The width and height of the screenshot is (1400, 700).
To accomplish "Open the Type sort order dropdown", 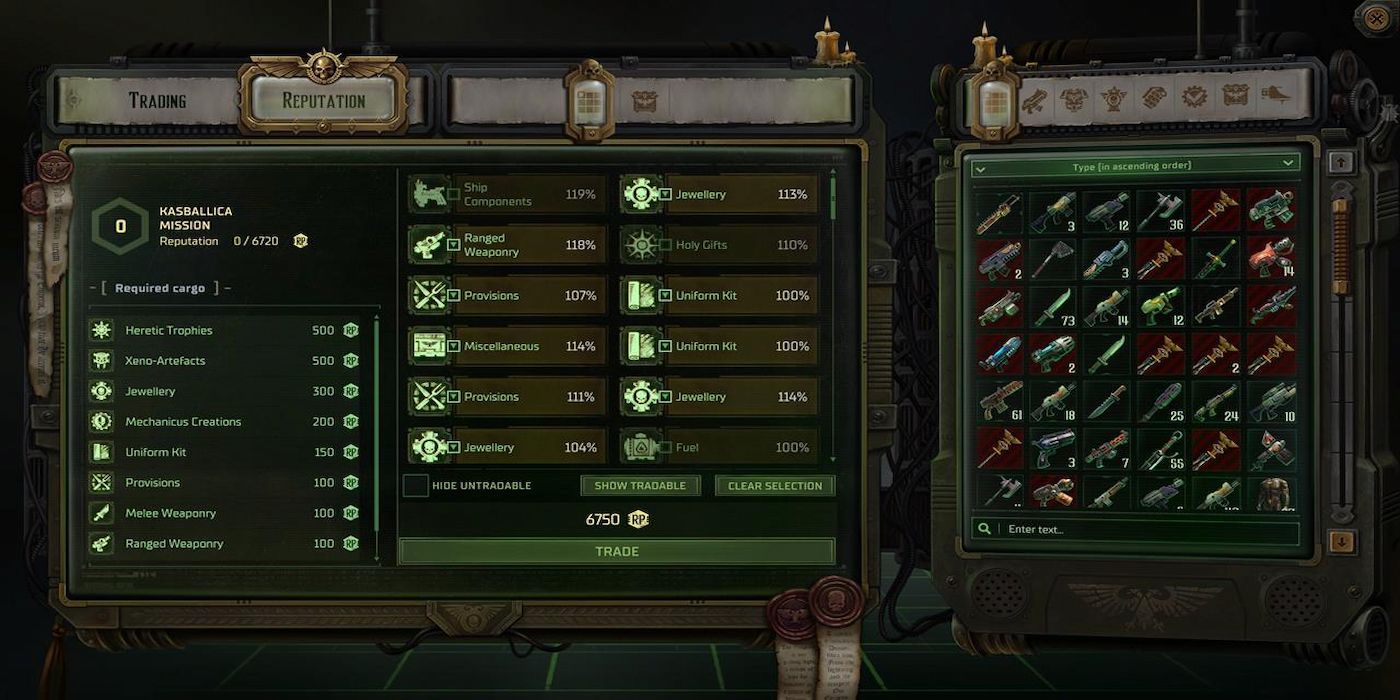I will (x=1135, y=166).
